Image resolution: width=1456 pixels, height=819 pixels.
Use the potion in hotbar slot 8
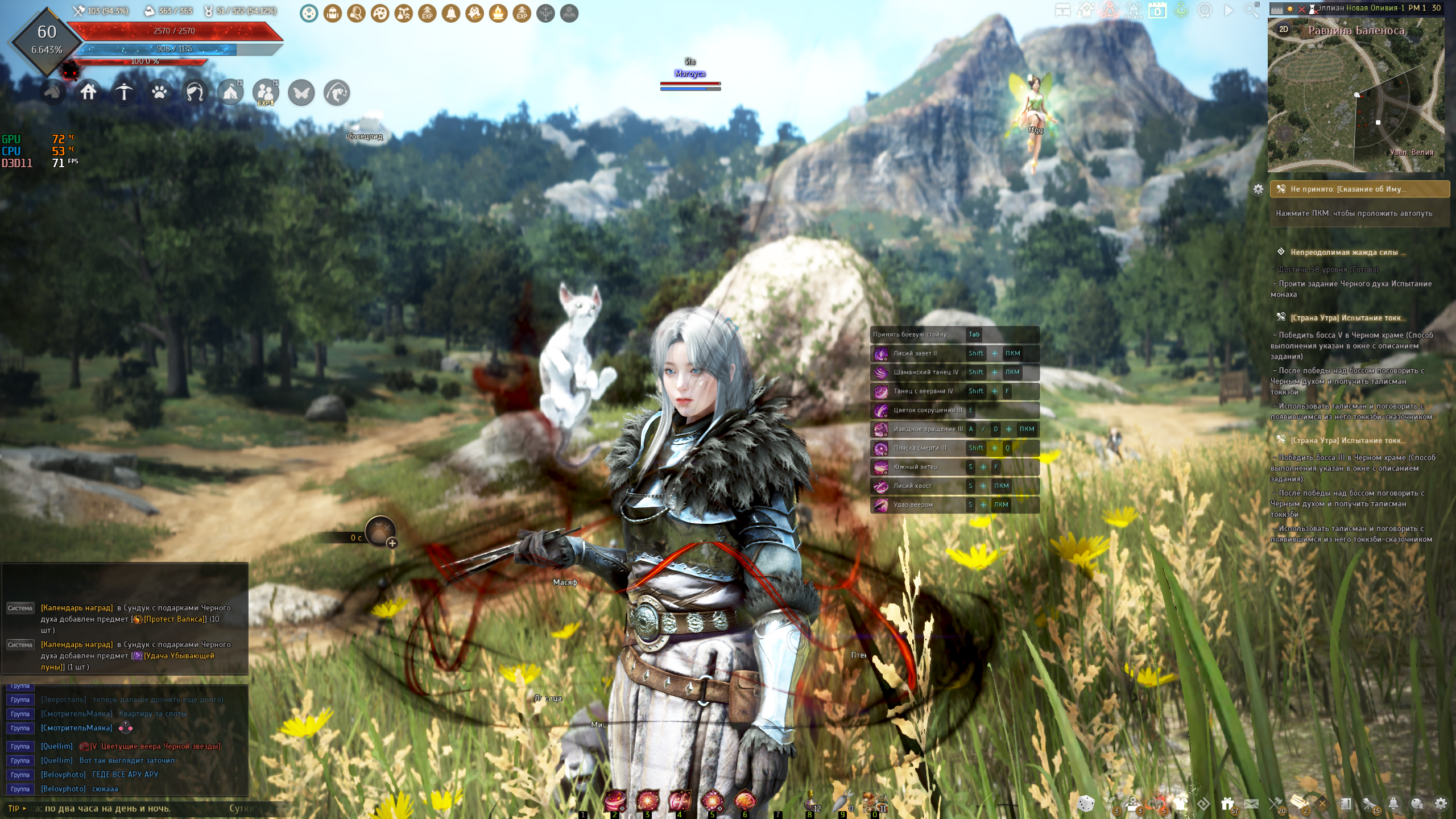point(810,802)
